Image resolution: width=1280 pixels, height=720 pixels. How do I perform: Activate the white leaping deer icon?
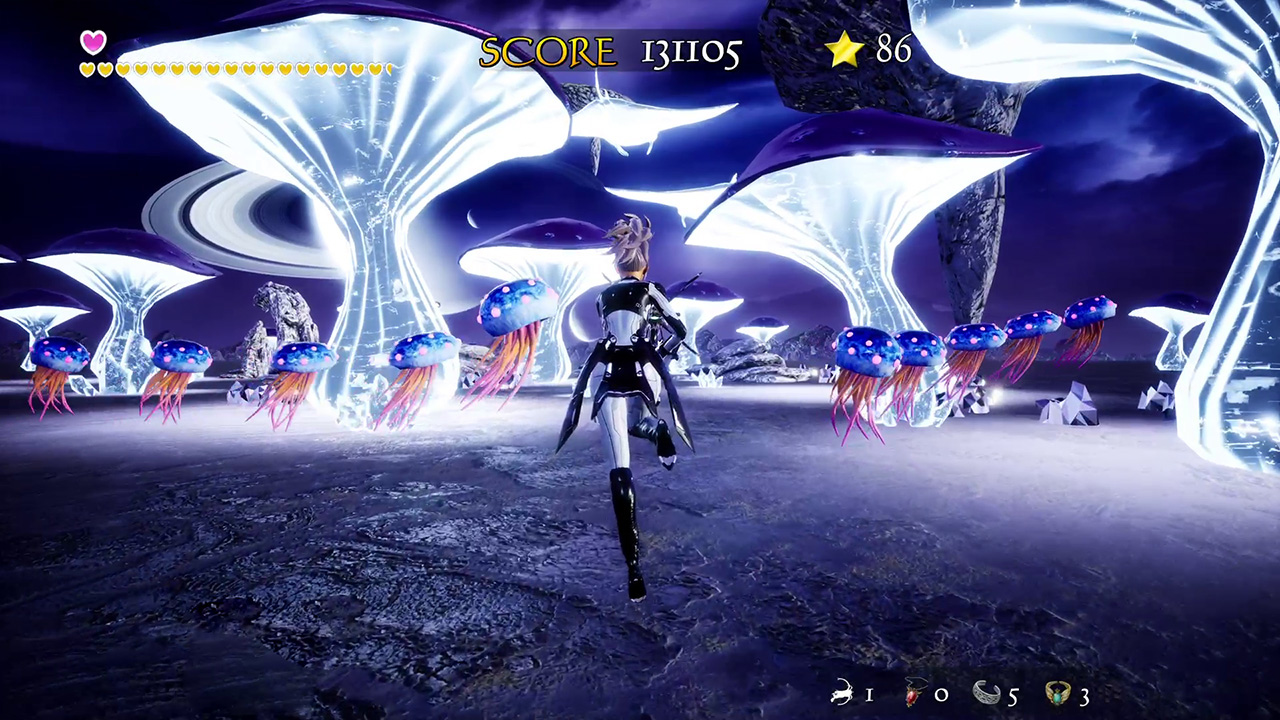click(x=842, y=693)
